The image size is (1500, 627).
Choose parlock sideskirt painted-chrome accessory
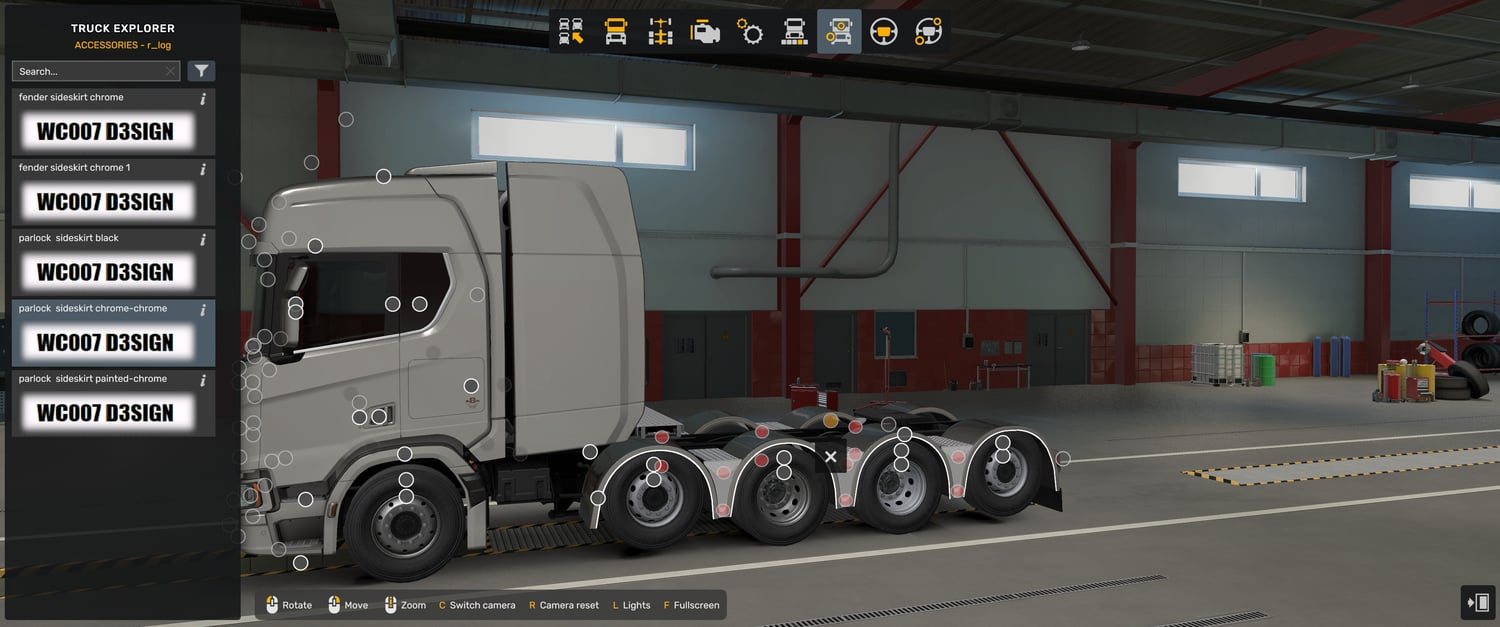pos(105,413)
